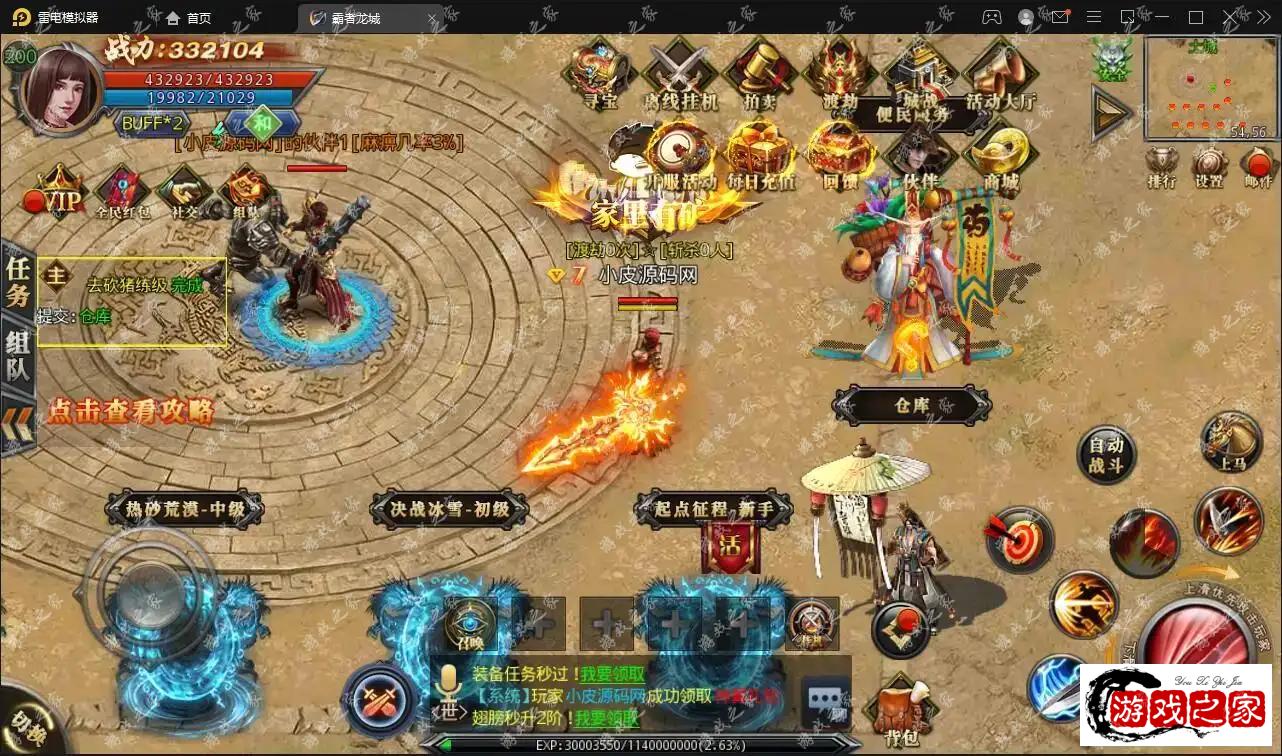Open the 设置 settings button
1282x756 pixels.
1210,167
